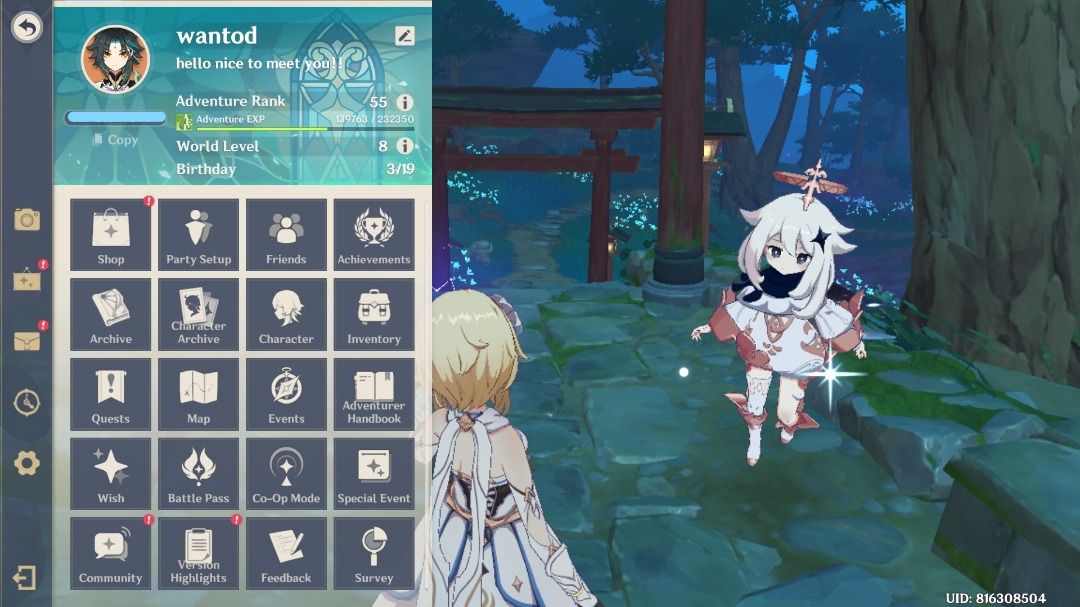Open Settings via the gear icon
1080x607 pixels.
tap(26, 463)
